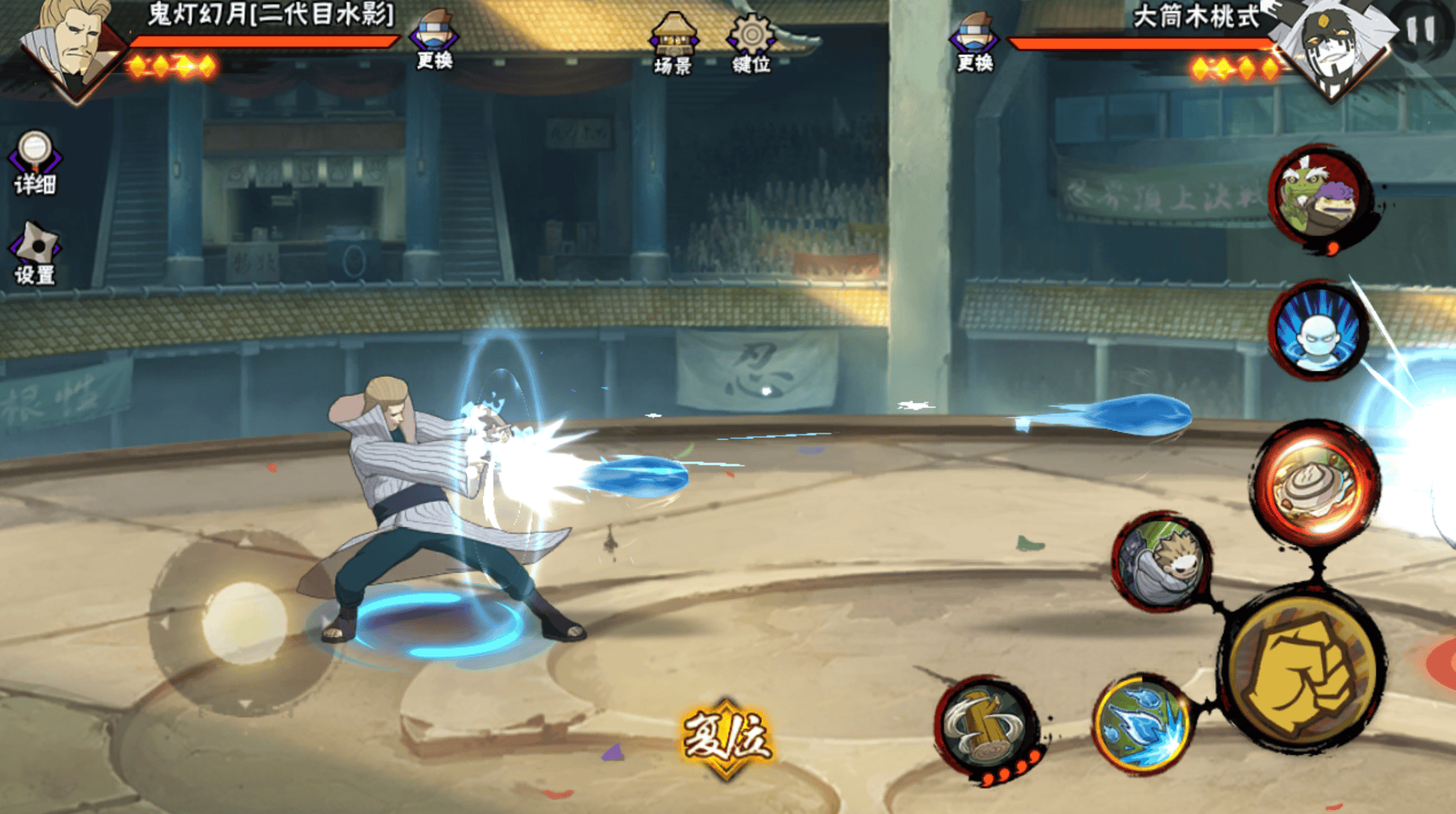The height and width of the screenshot is (814, 1456).
Task: Select Otsutsuki Momoshiki's portrait
Action: (x=1332, y=47)
